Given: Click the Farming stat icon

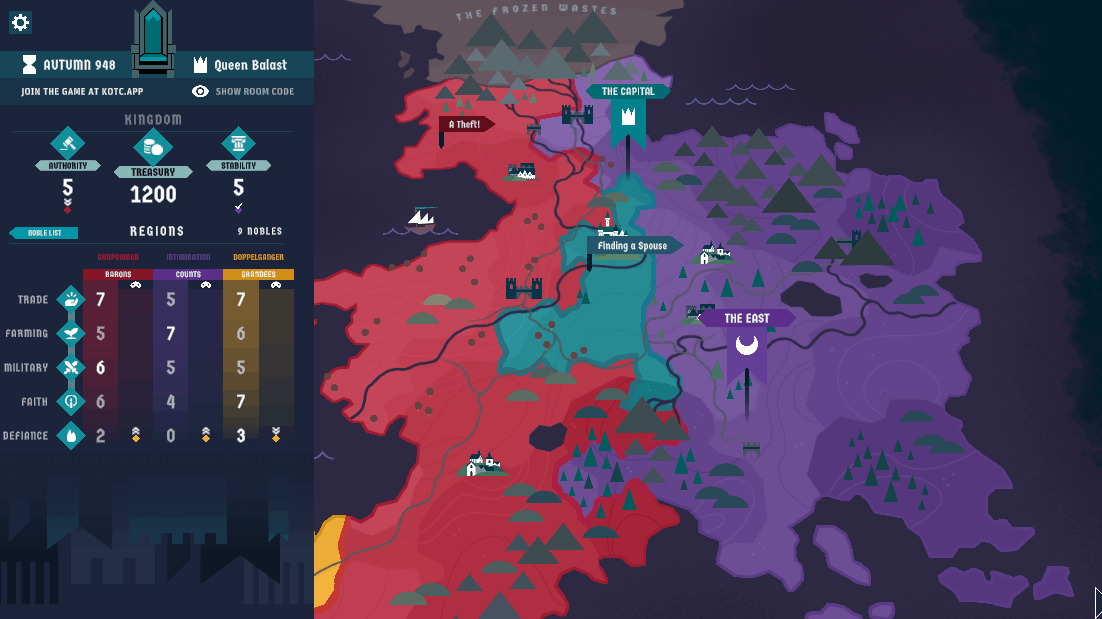Looking at the screenshot, I should [x=70, y=333].
